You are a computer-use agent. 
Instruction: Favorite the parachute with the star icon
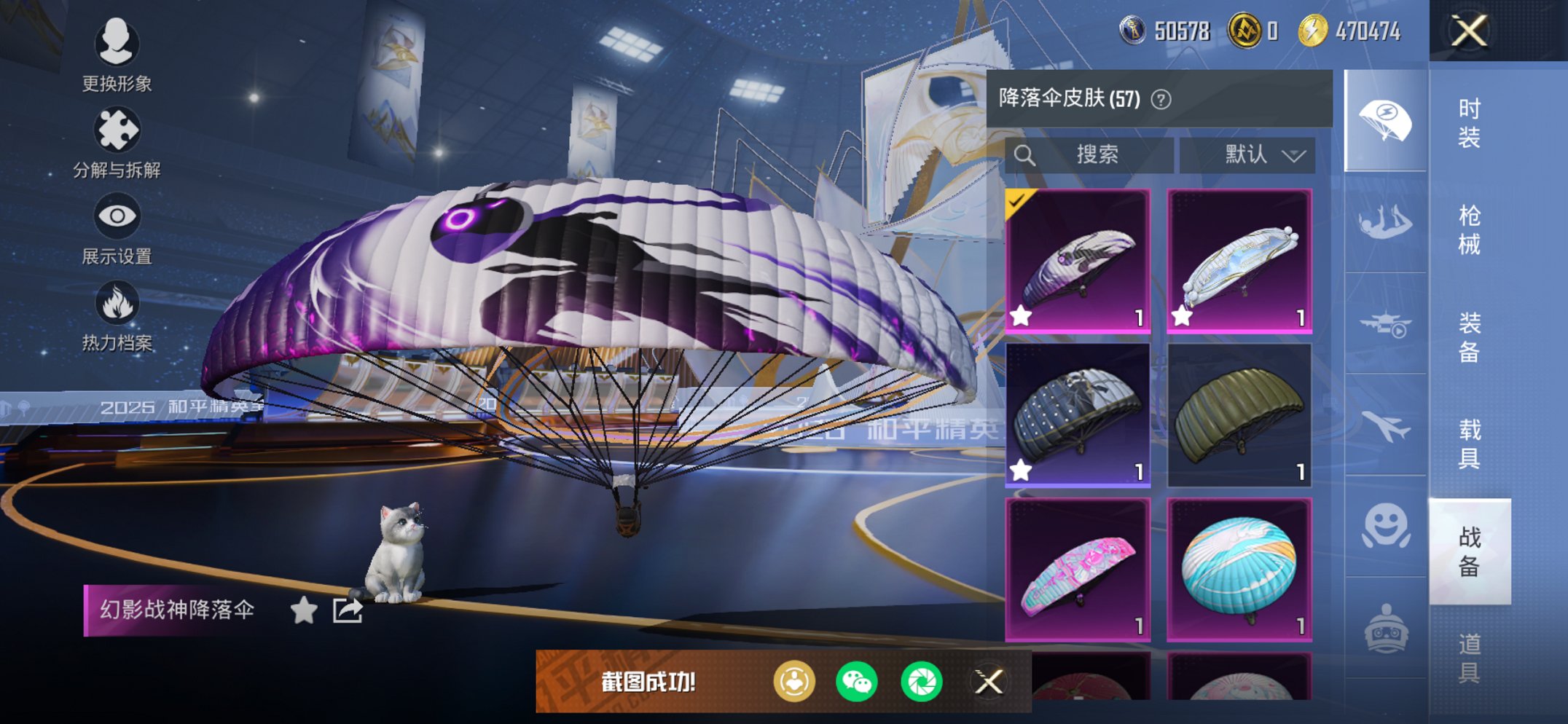click(x=304, y=610)
